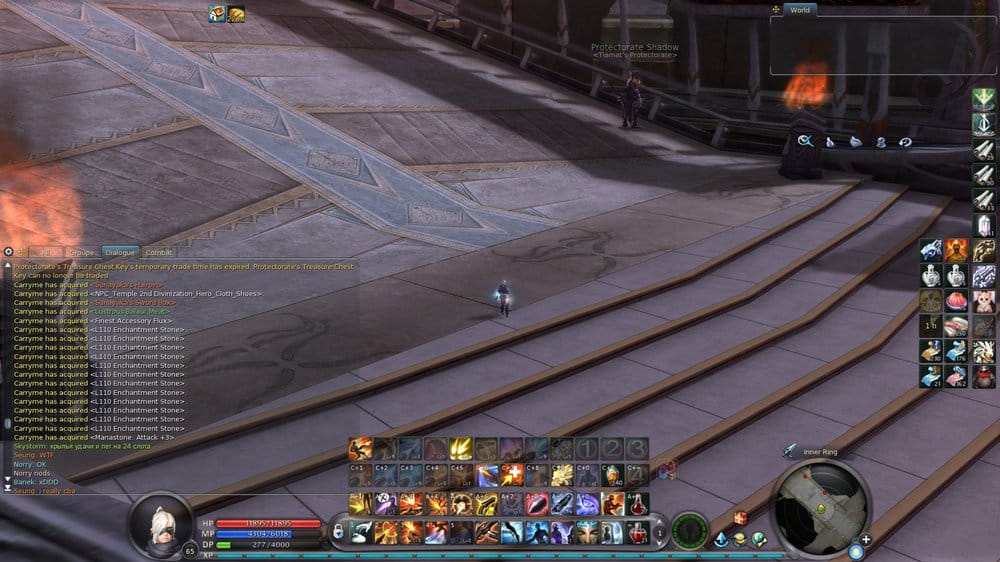This screenshot has height=562, width=1000.
Task: Select the magnifier icon in the target bar
Action: tap(805, 141)
